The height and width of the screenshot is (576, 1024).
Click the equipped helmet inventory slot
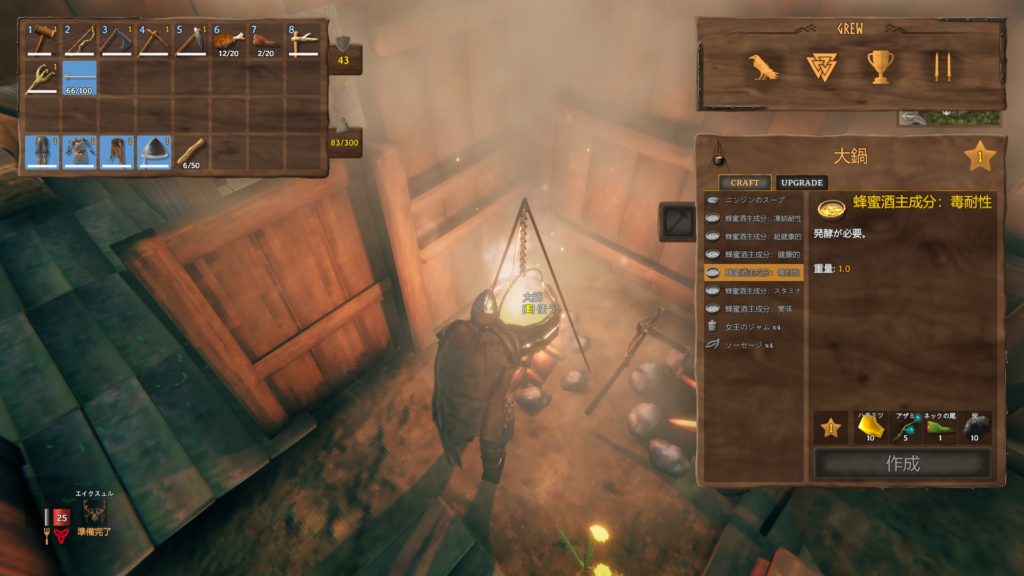(x=155, y=152)
